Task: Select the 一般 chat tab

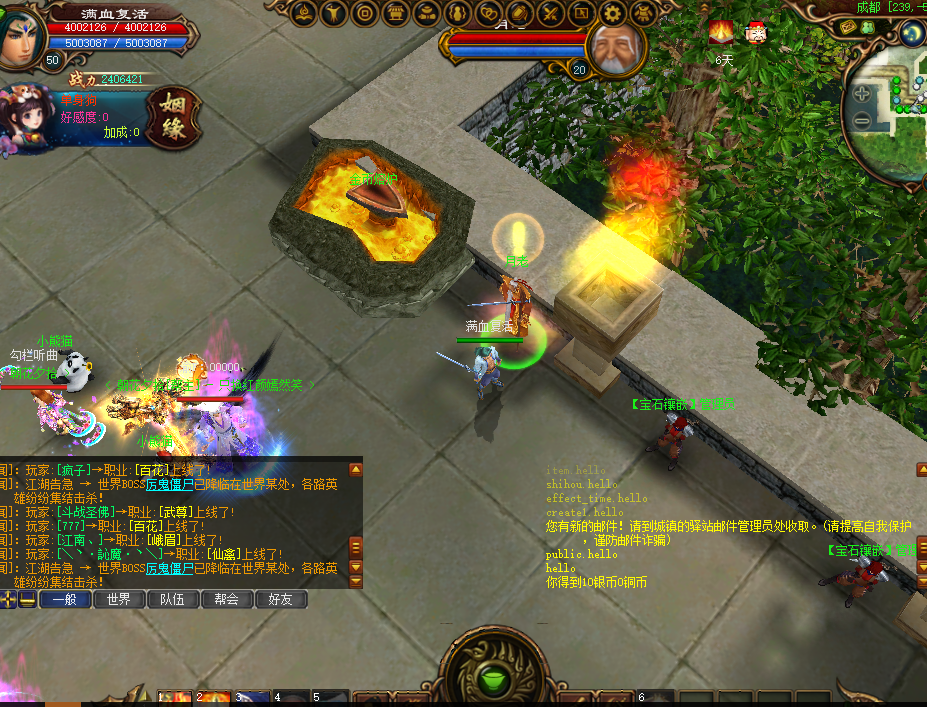Action: point(65,600)
